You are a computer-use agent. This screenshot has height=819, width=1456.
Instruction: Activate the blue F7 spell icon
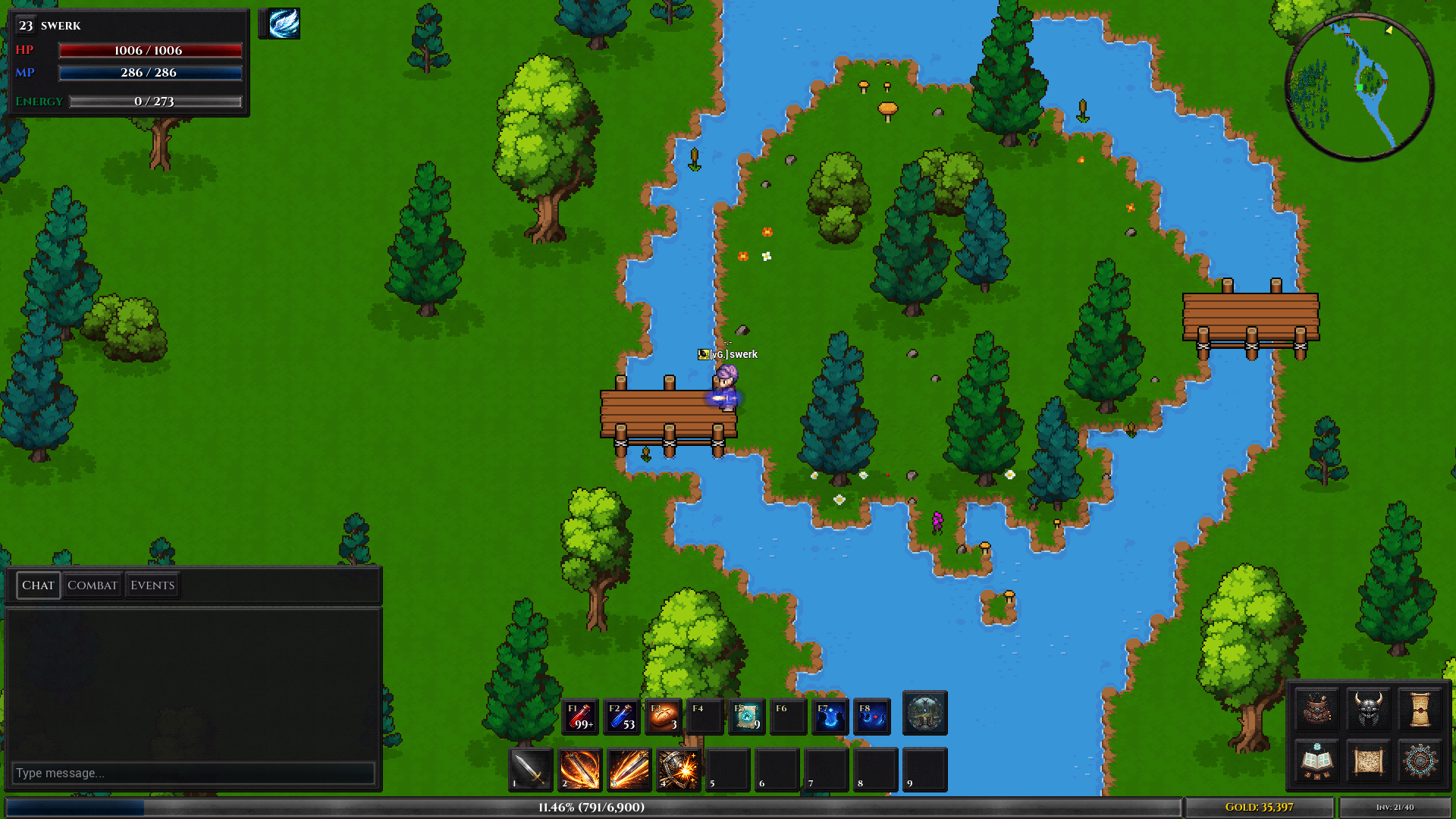pos(830,716)
